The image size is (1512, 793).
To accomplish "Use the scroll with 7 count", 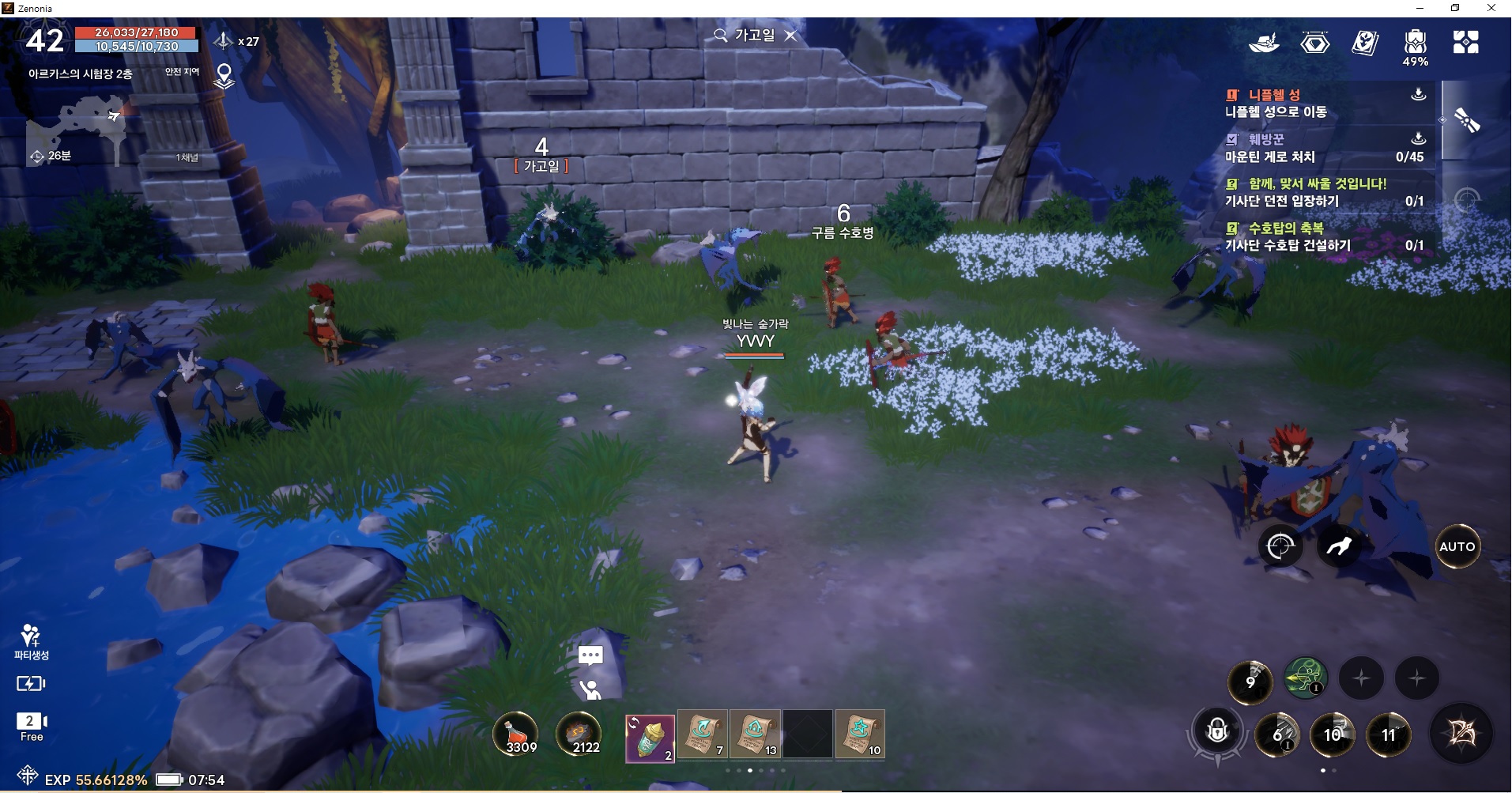I will pos(703,734).
